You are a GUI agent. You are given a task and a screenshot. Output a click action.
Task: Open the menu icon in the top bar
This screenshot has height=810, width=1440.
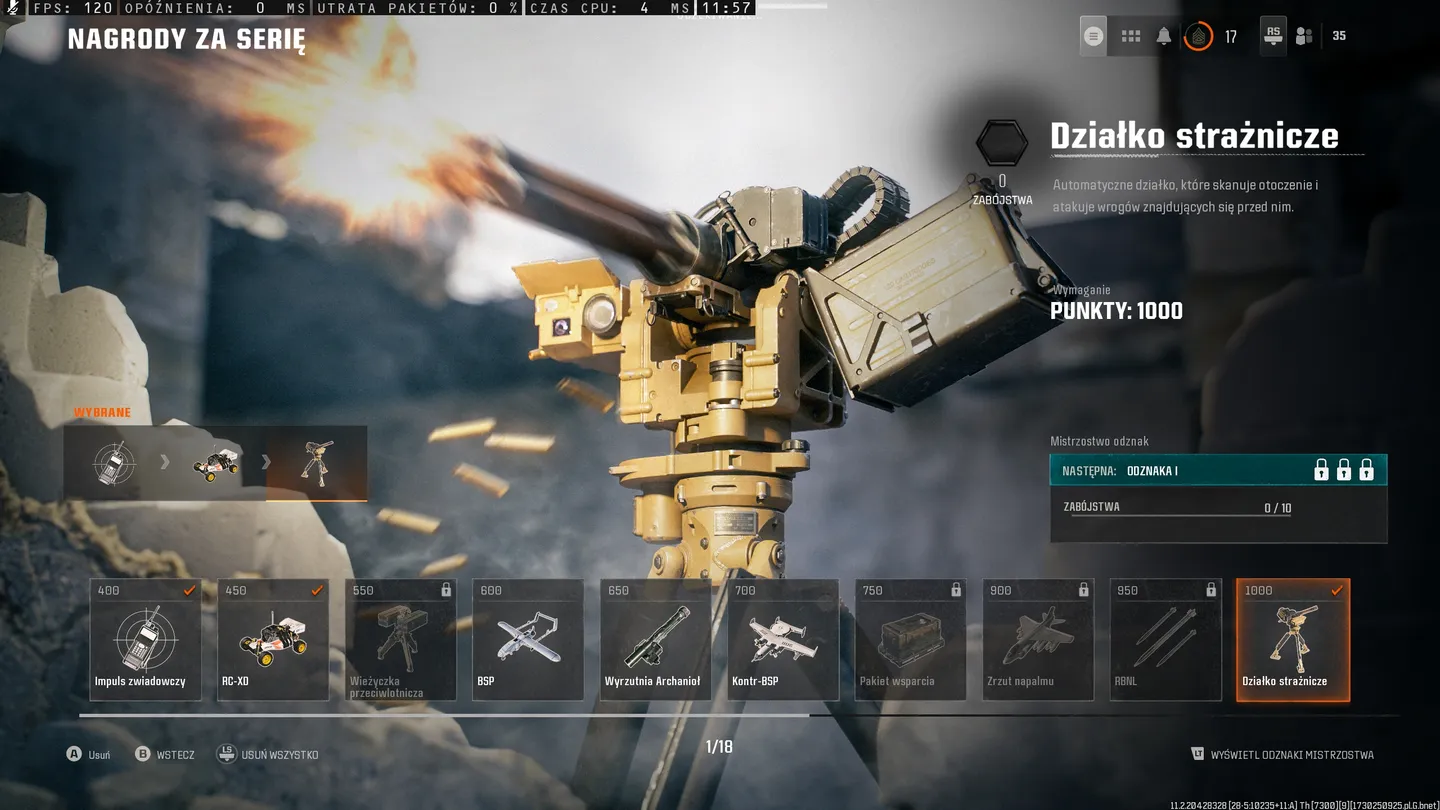(1093, 36)
